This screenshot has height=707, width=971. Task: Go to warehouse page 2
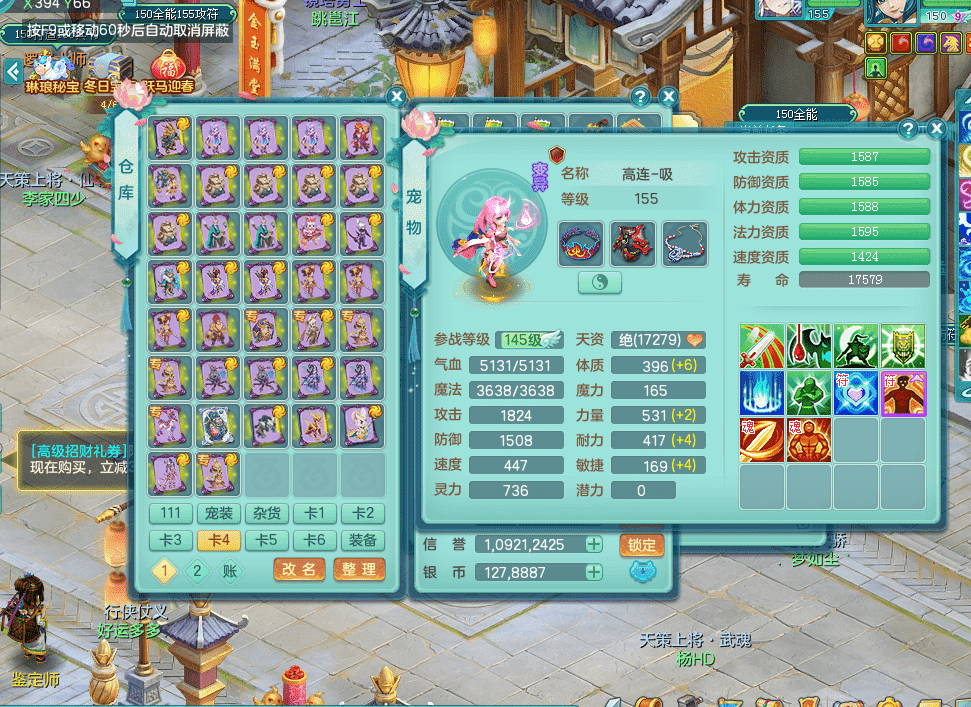(198, 571)
